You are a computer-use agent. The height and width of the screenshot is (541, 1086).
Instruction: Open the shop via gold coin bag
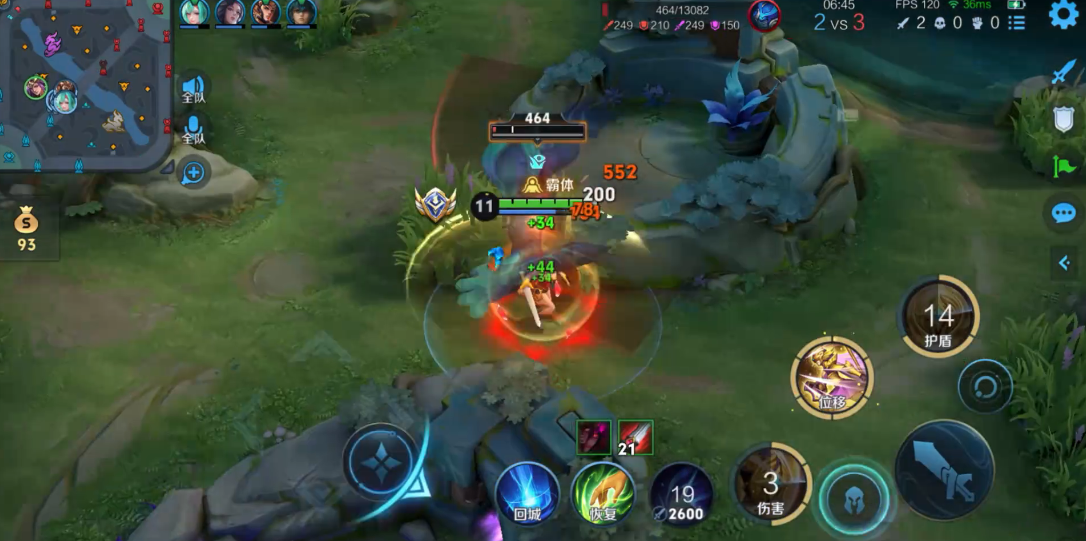(x=26, y=228)
